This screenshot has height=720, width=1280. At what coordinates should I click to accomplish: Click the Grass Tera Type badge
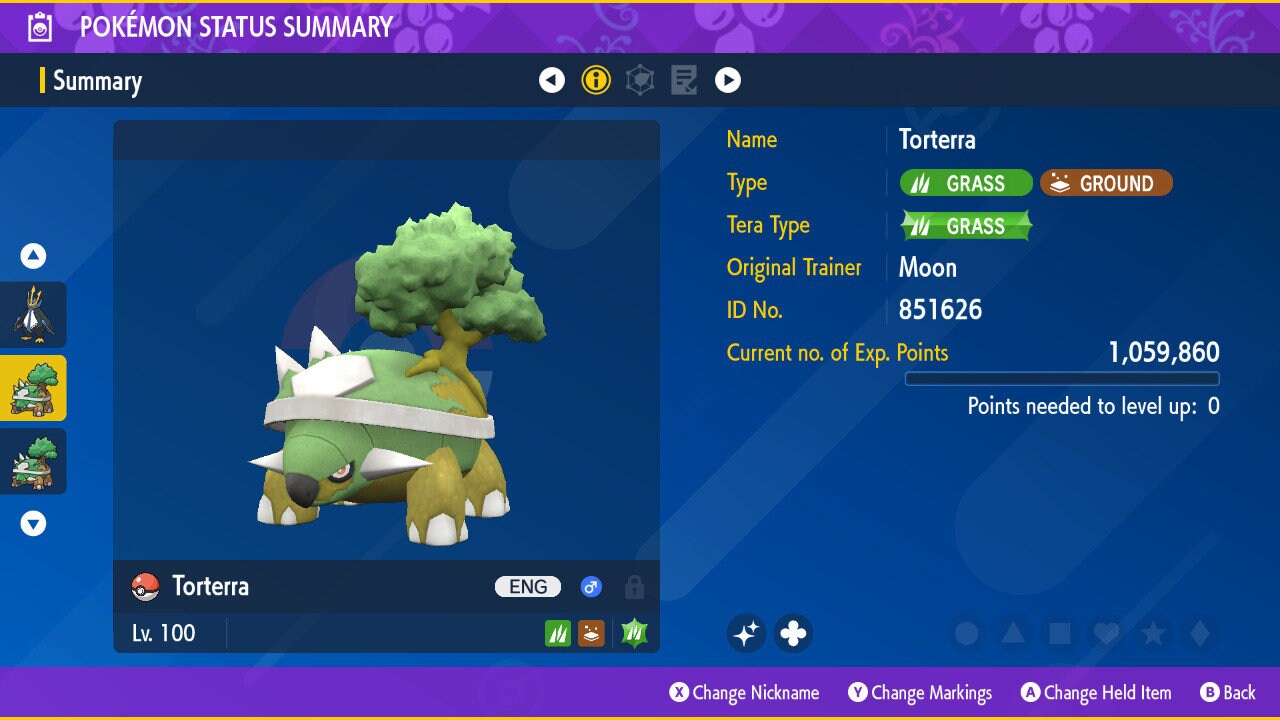coord(966,226)
